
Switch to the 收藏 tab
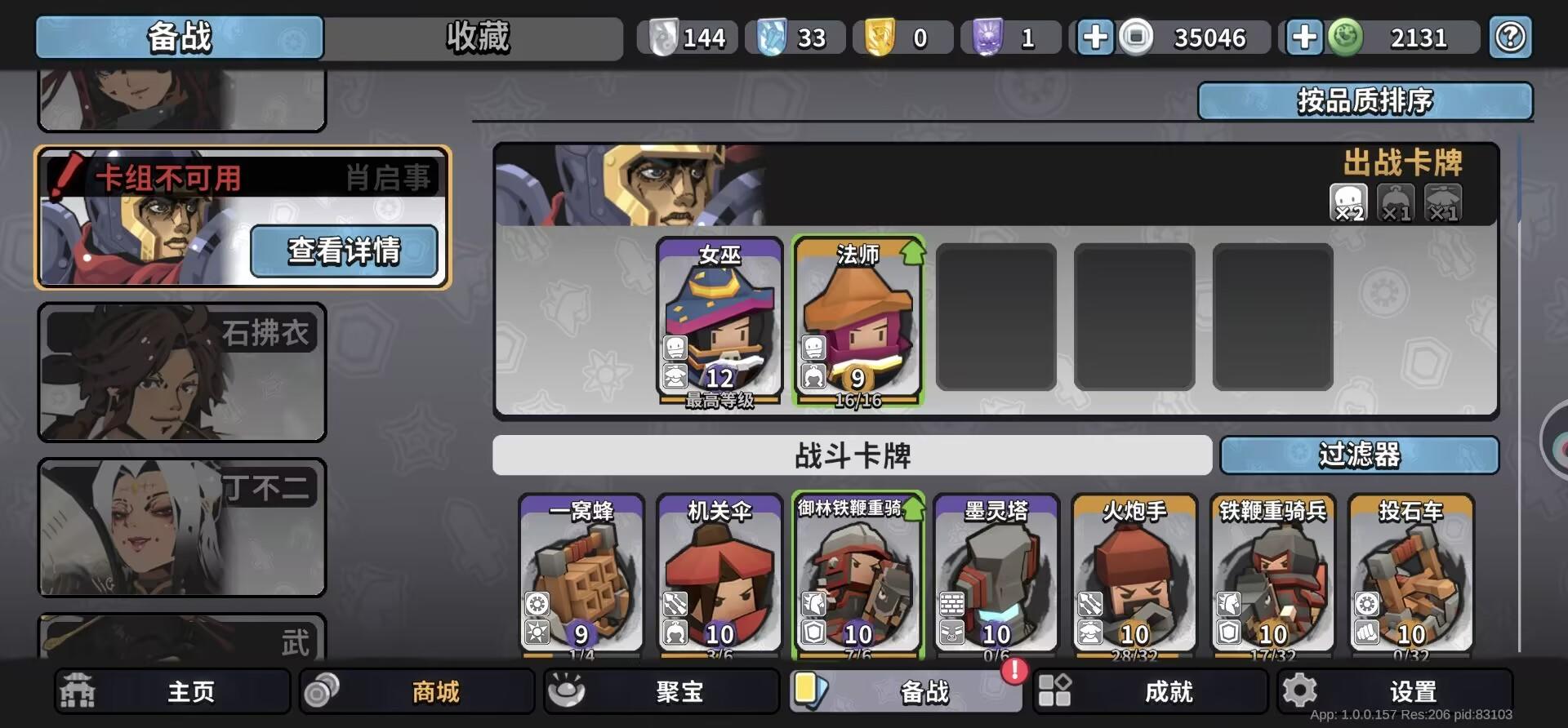pos(474,38)
